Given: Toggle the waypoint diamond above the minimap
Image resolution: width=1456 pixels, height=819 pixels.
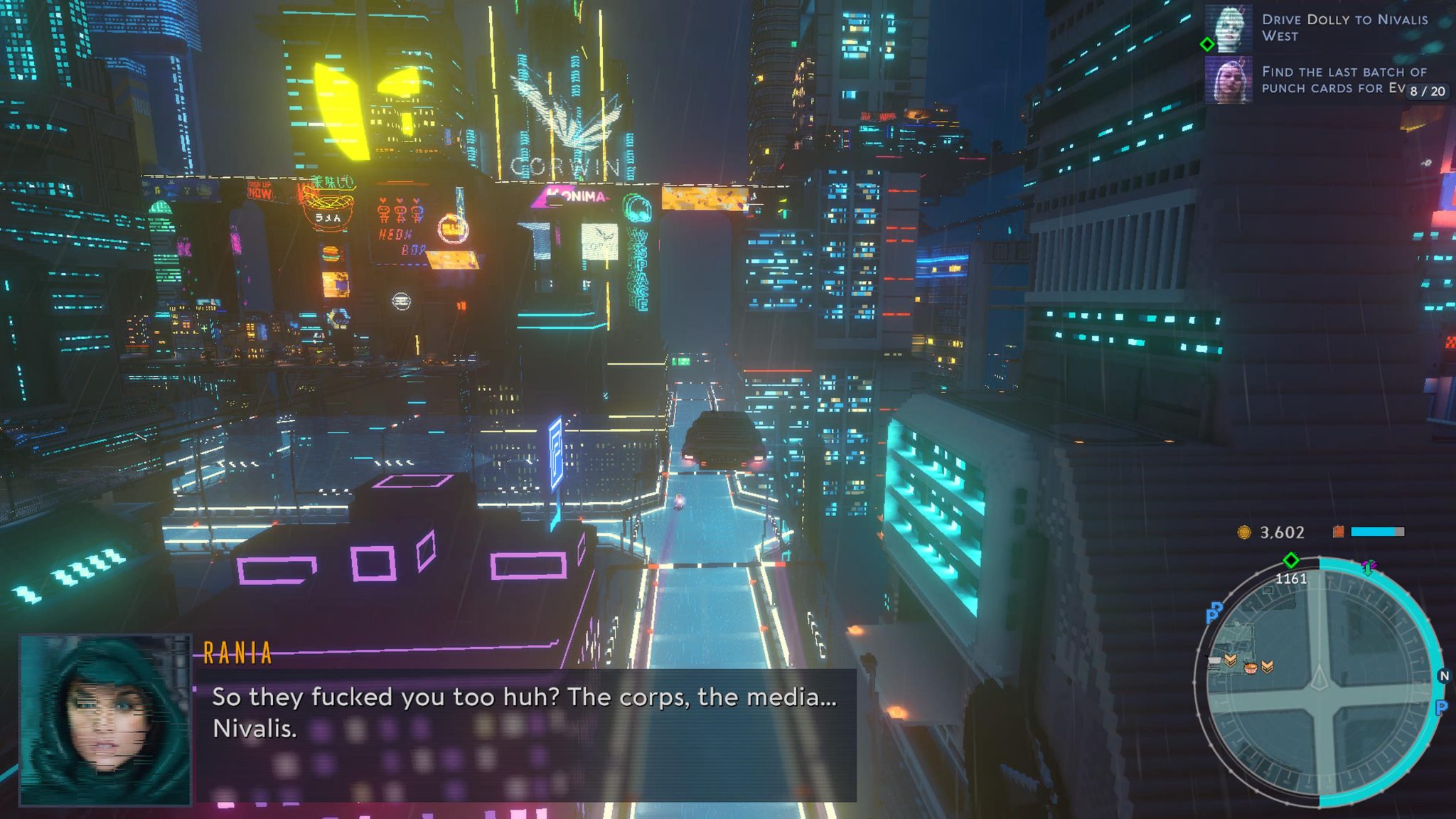Looking at the screenshot, I should click(1291, 560).
